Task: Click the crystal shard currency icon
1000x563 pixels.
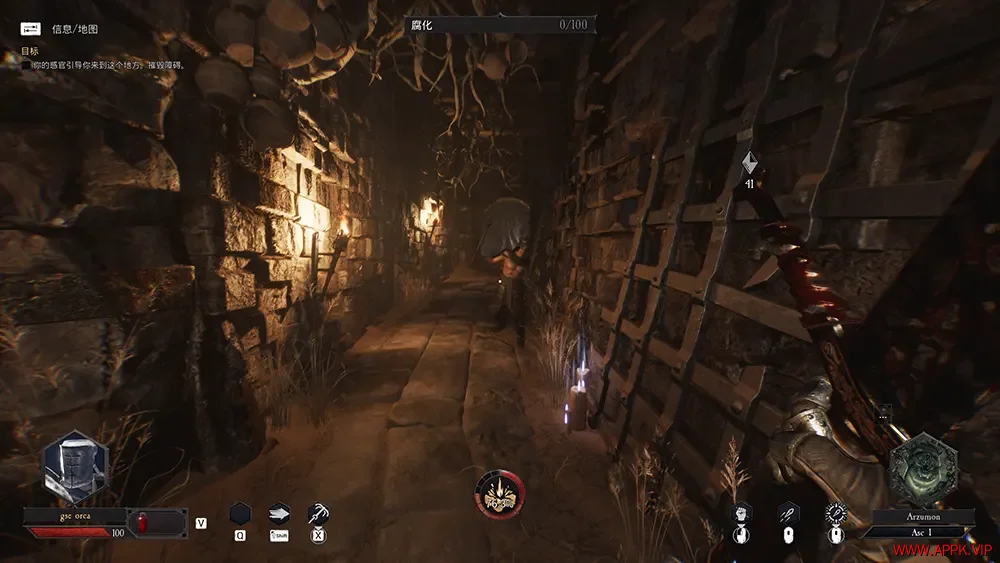Action: pos(749,163)
